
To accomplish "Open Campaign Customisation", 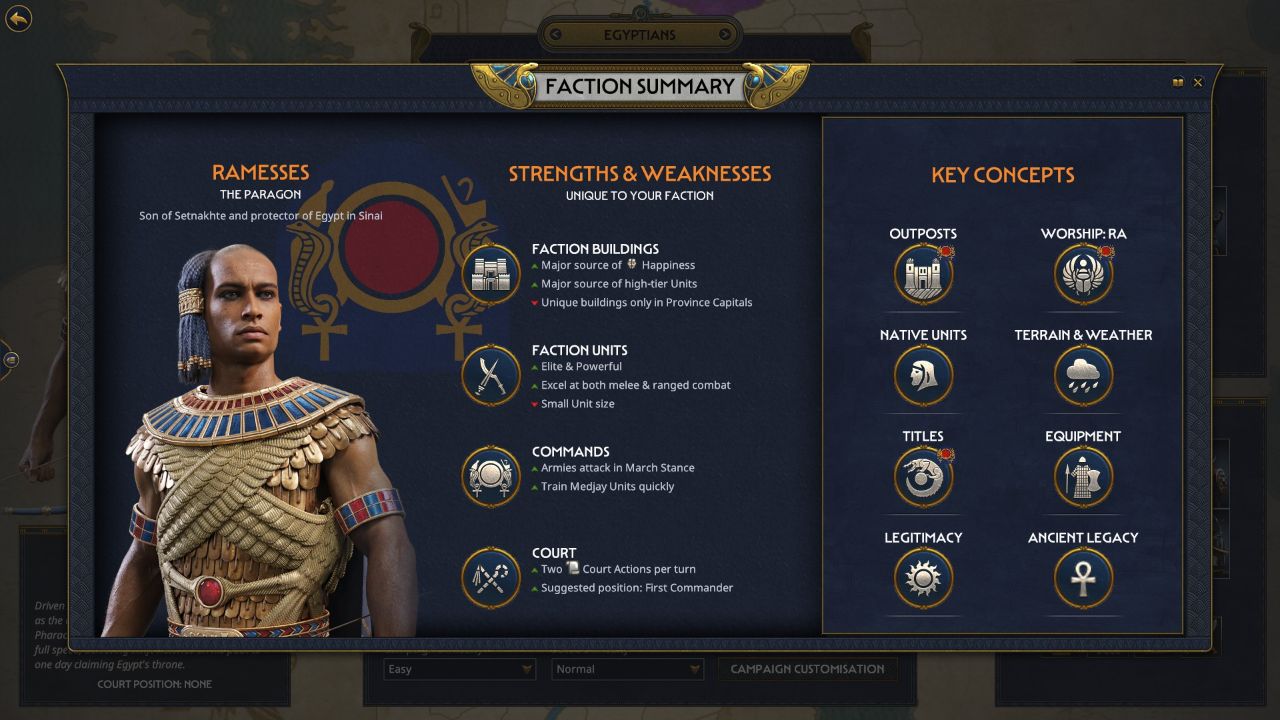I will click(x=807, y=669).
